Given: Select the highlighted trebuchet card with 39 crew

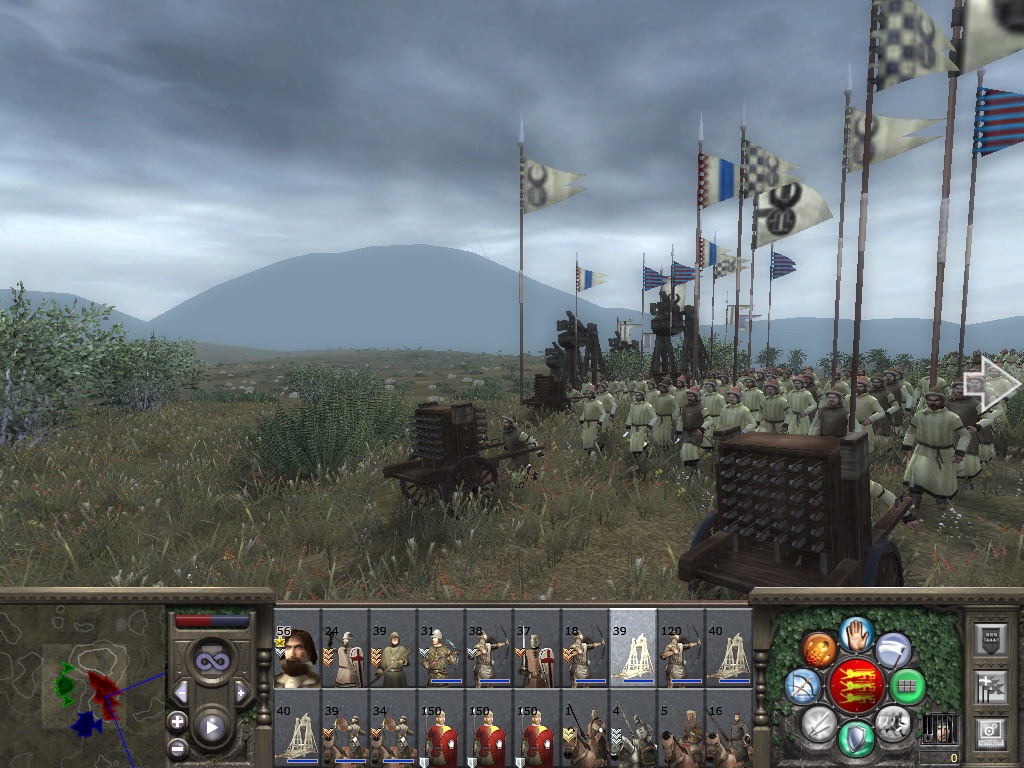Looking at the screenshot, I should [x=633, y=648].
